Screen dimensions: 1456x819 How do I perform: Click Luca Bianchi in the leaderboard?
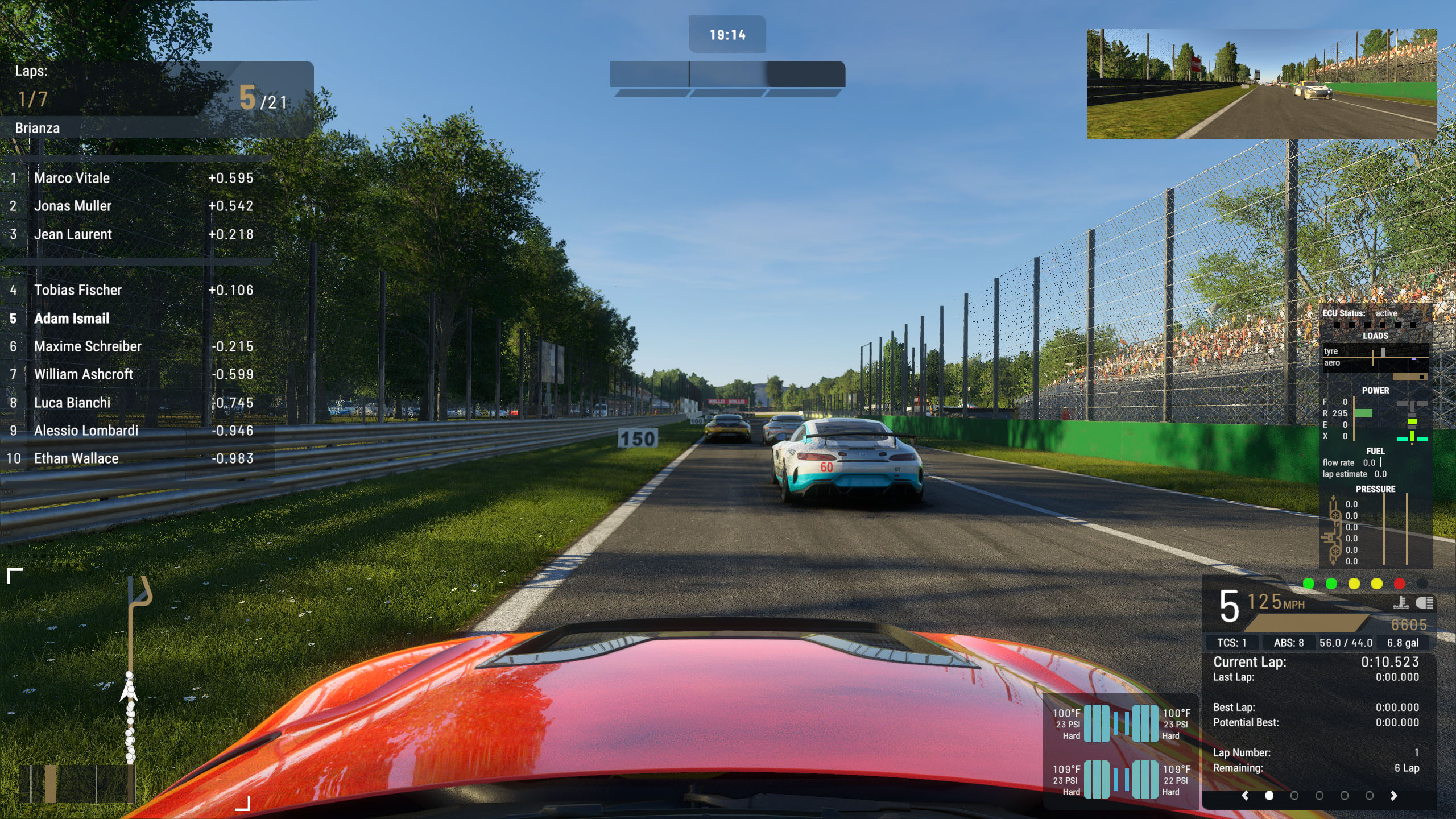(x=72, y=403)
